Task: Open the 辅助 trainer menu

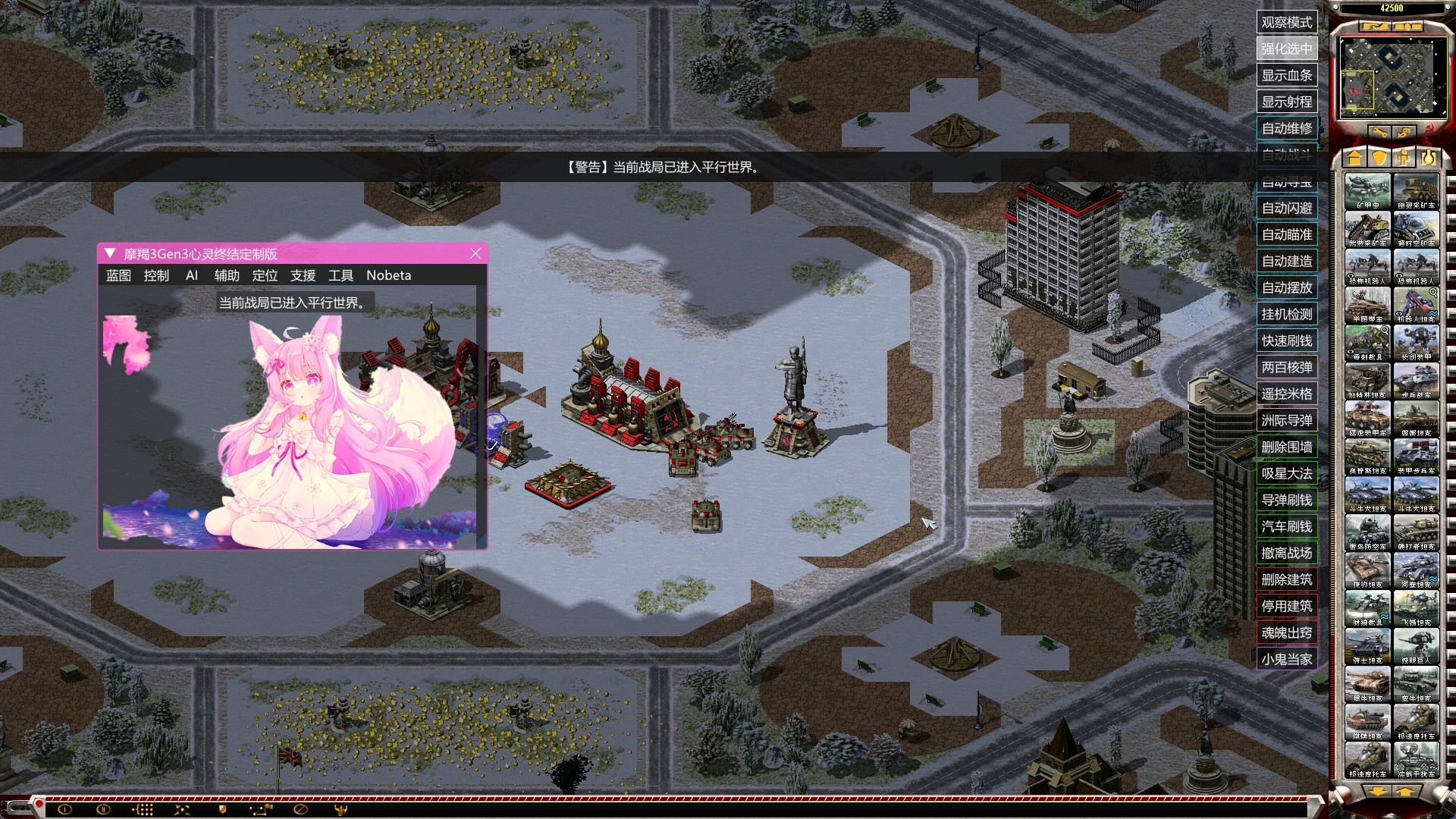Action: point(227,275)
